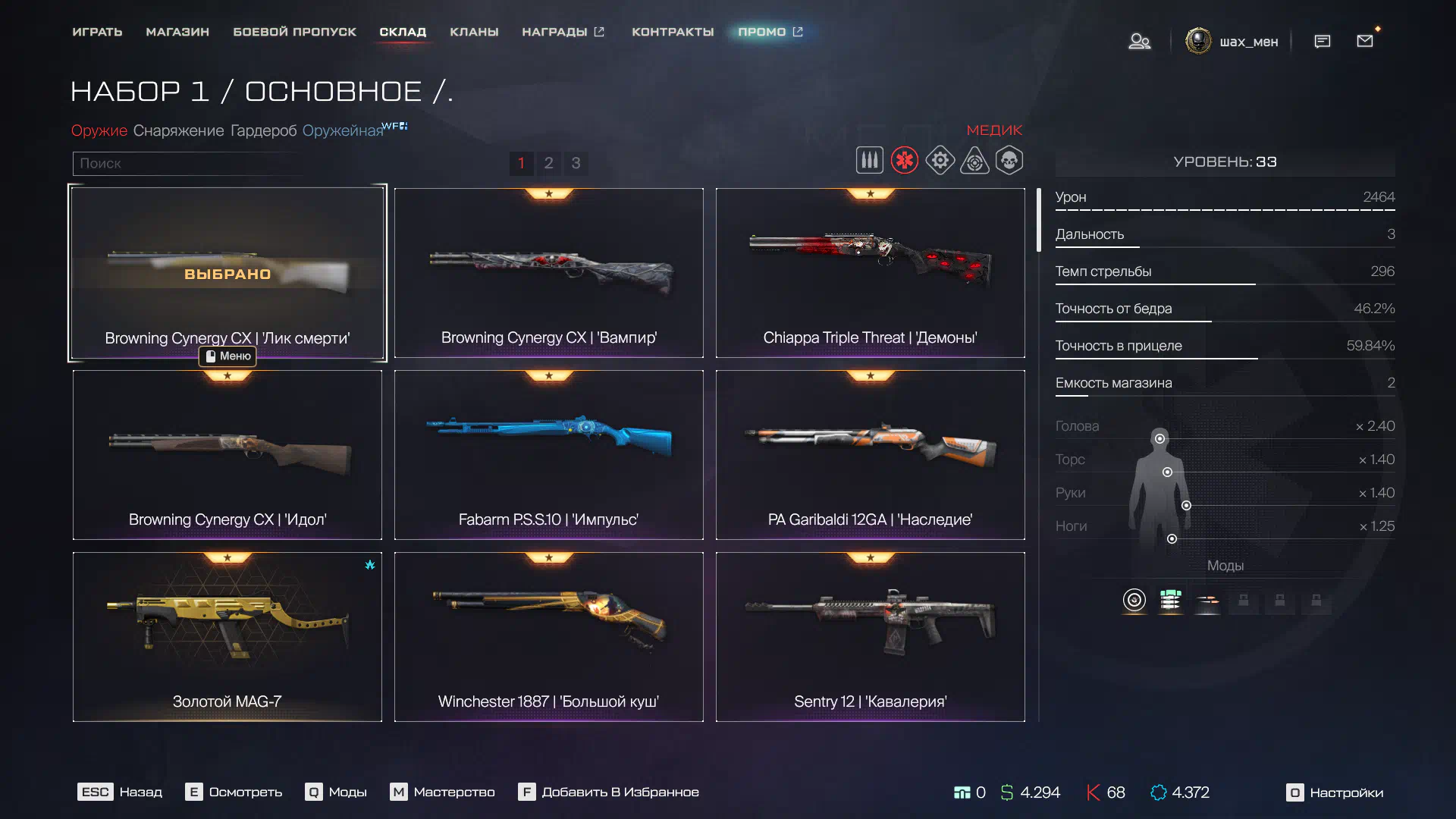The width and height of the screenshot is (1456, 819).
Task: Select the rifleman class bullets icon
Action: [869, 161]
